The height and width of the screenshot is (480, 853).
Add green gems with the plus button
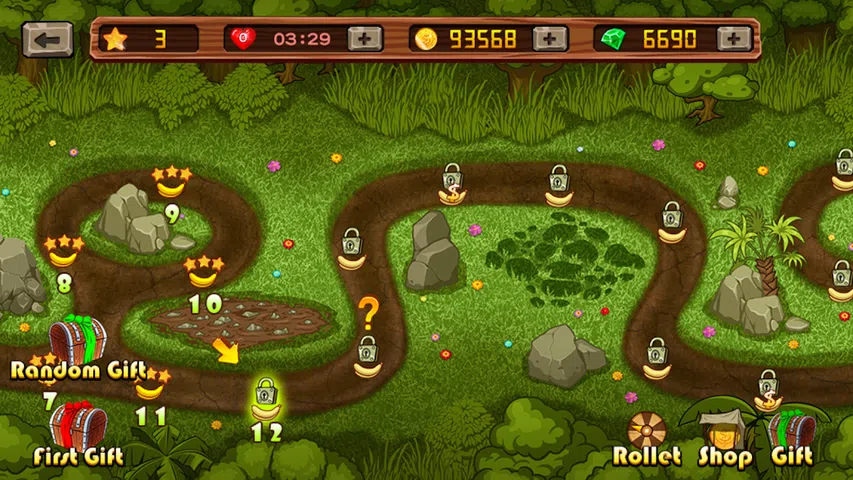point(735,39)
